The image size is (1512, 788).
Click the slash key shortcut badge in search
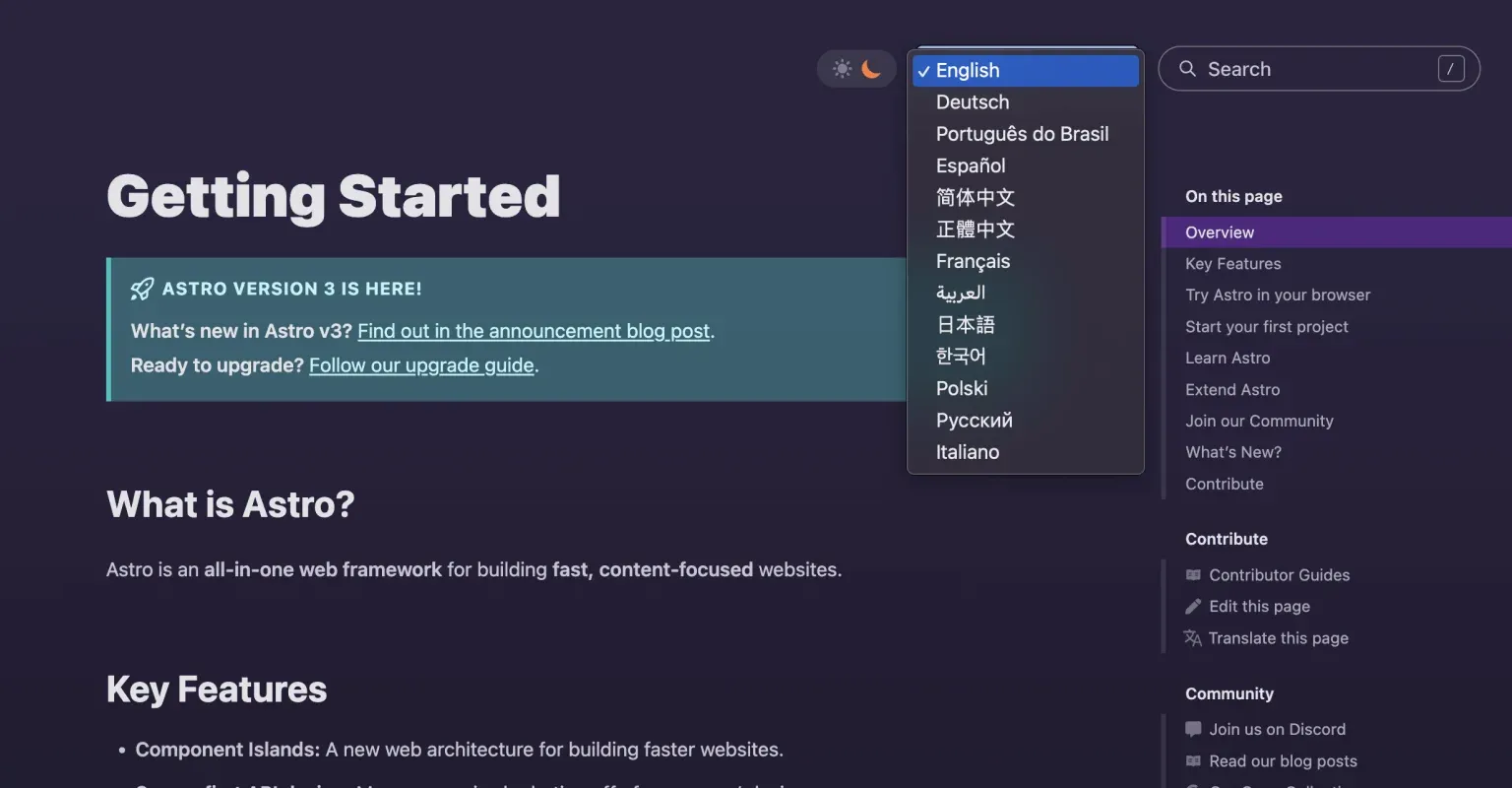(1450, 69)
